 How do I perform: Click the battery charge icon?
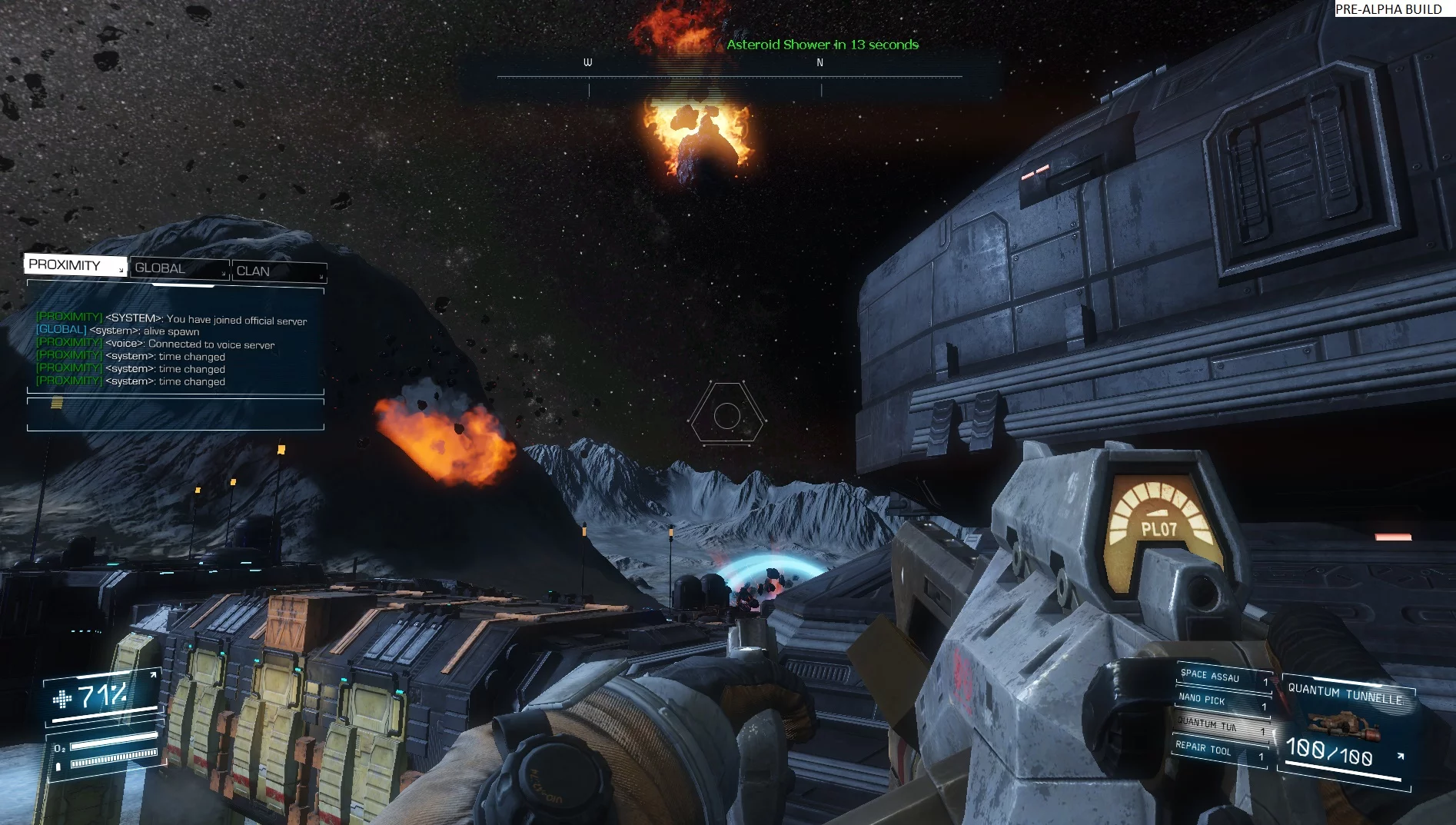click(58, 765)
